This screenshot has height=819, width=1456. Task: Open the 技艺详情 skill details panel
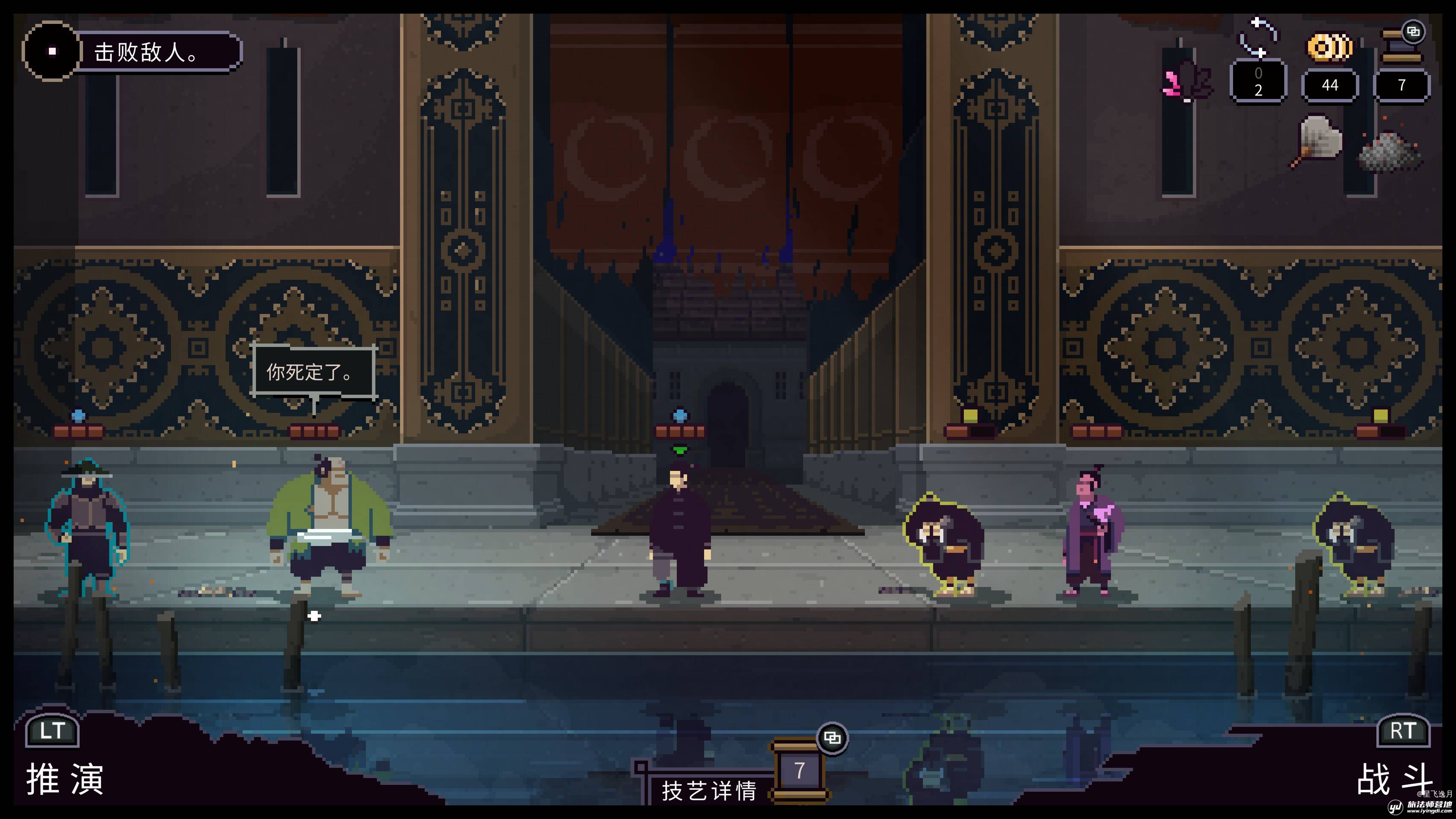(709, 790)
